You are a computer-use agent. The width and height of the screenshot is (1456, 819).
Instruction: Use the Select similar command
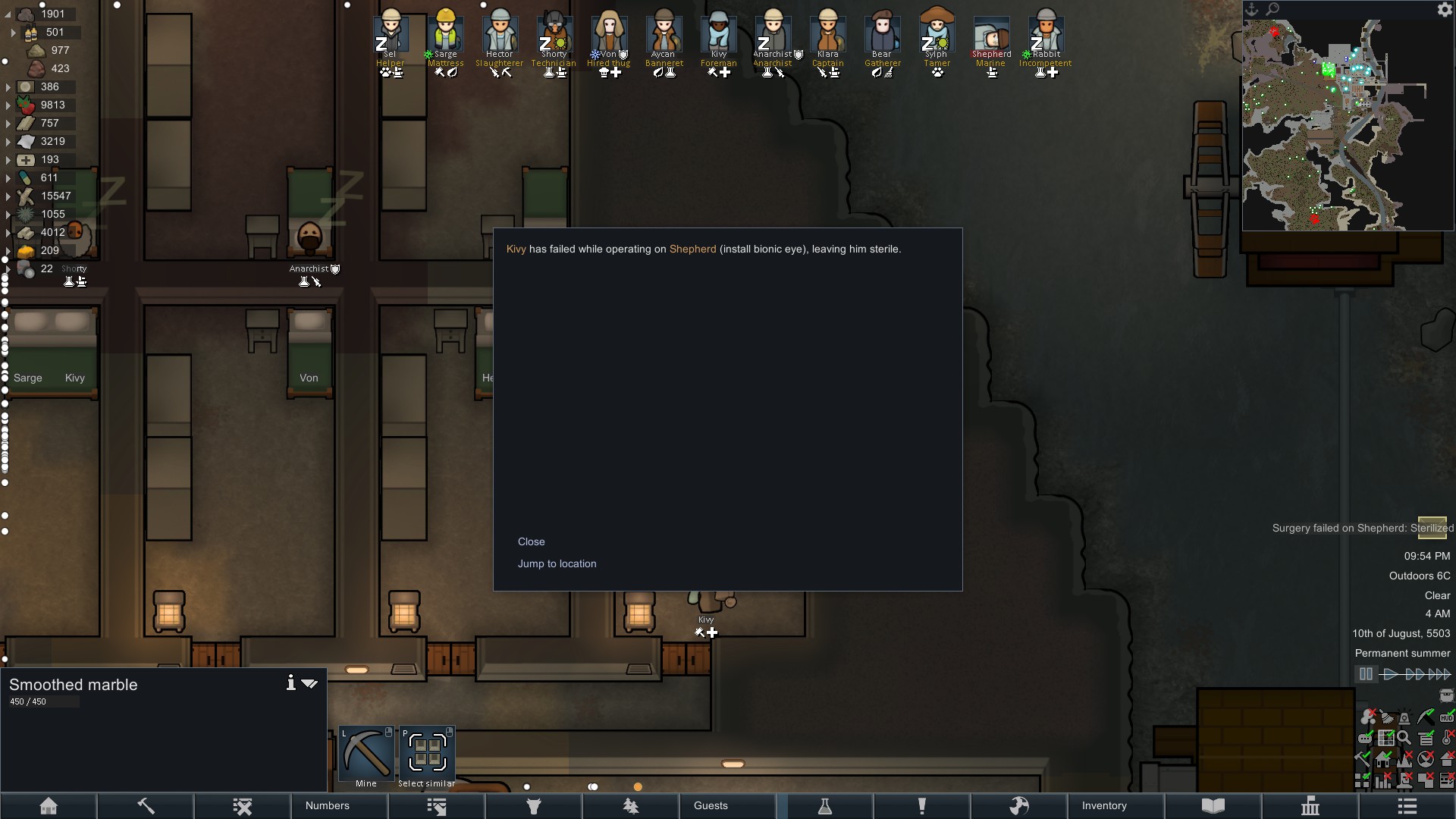(x=427, y=755)
